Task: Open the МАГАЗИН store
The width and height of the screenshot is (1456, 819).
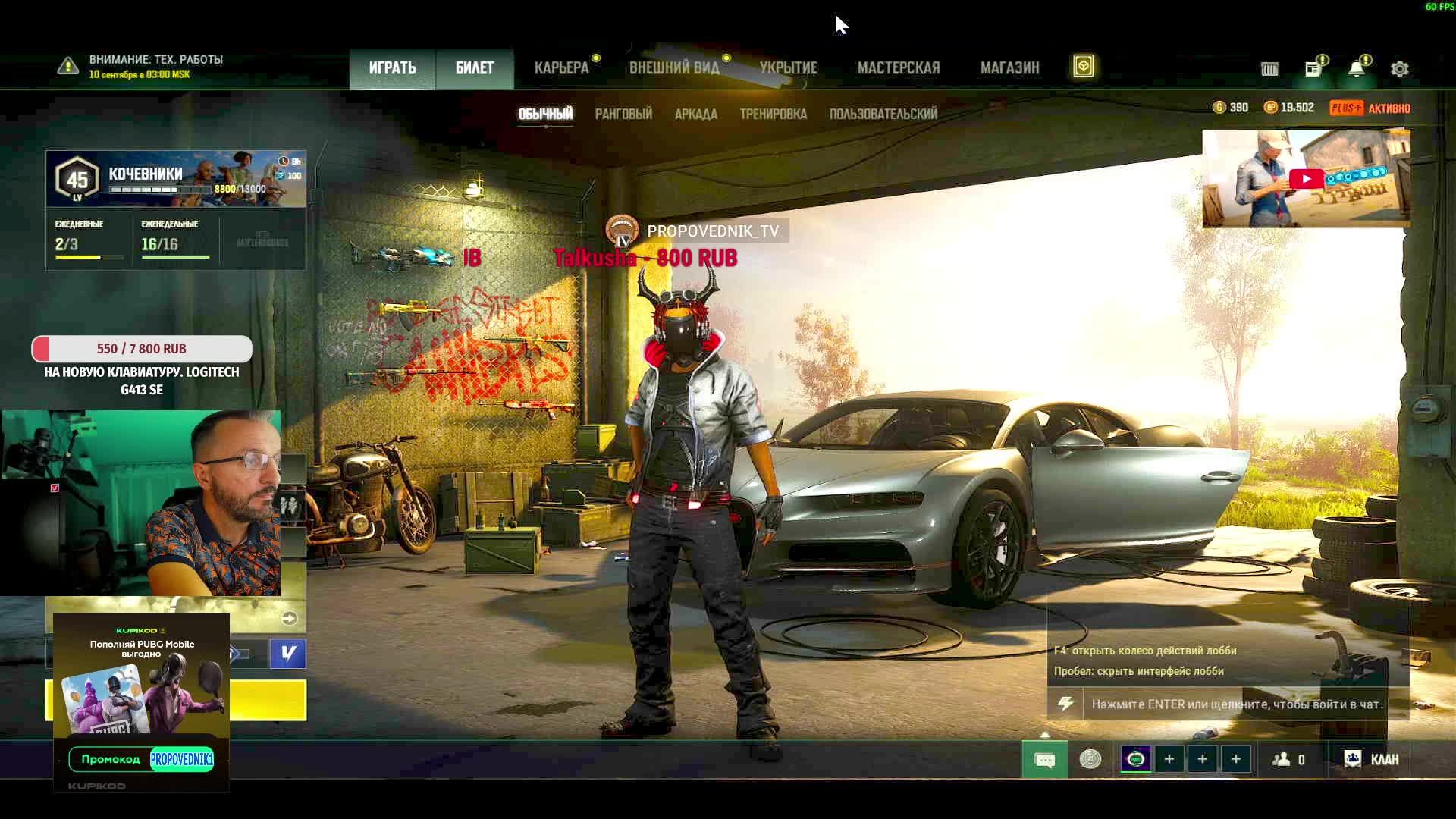Action: [1009, 68]
